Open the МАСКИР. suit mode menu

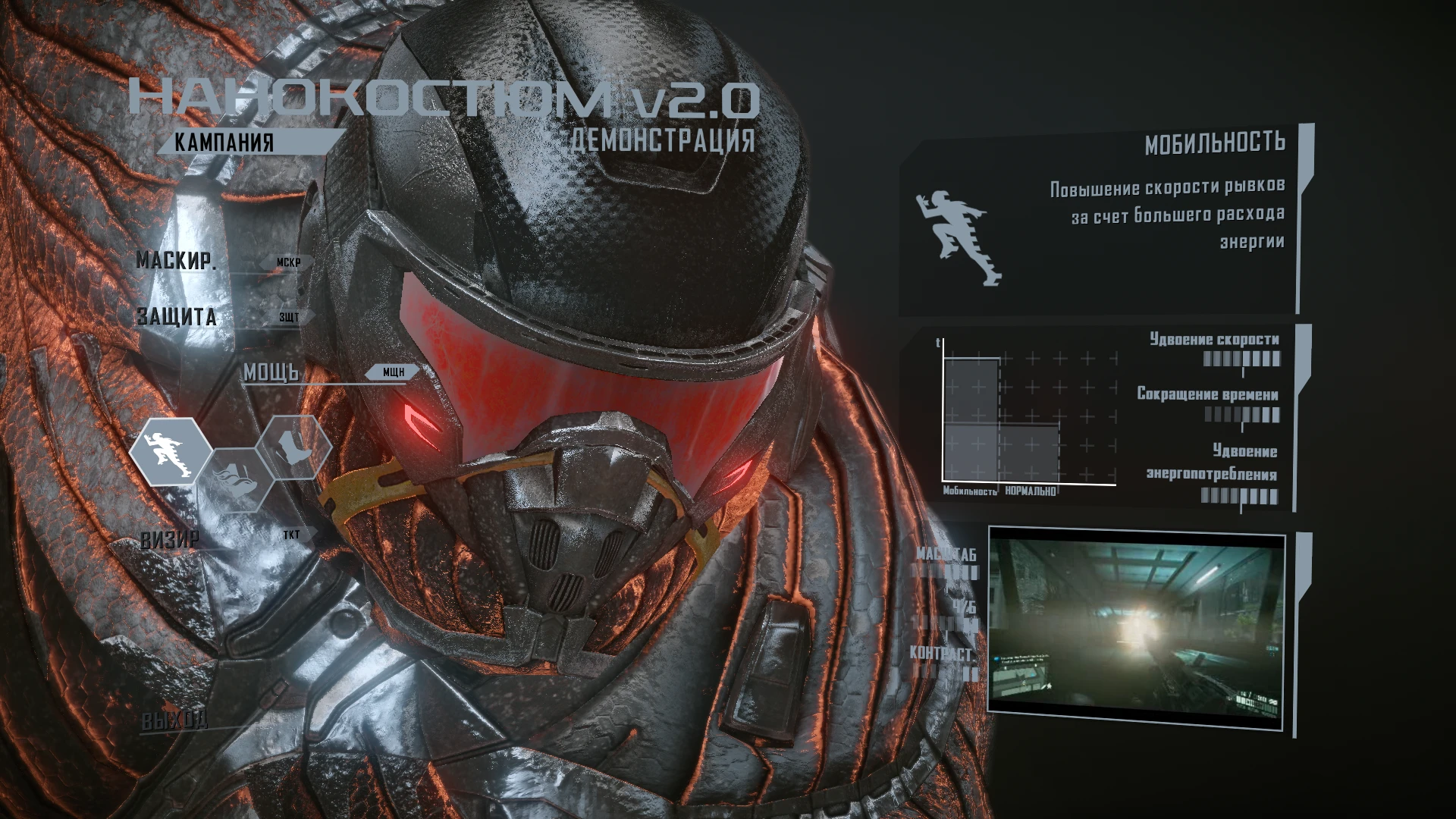tap(176, 261)
